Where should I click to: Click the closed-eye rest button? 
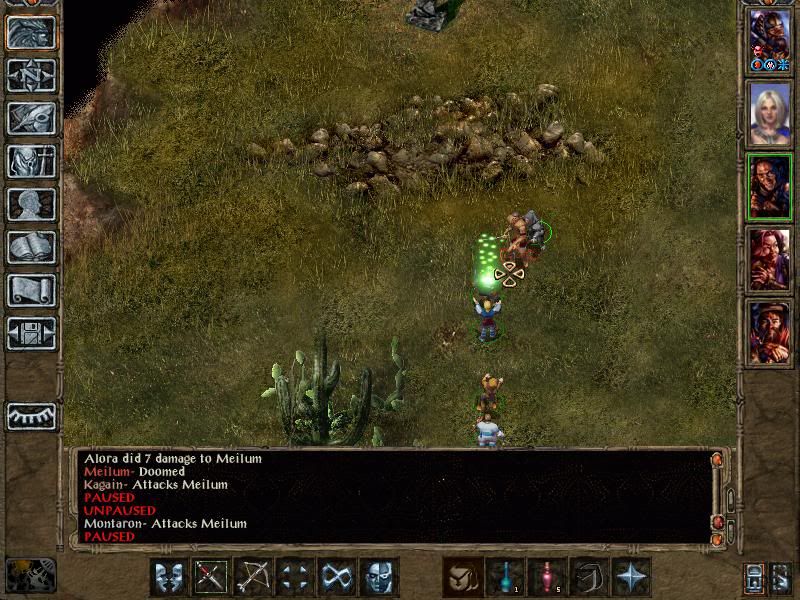[31, 416]
